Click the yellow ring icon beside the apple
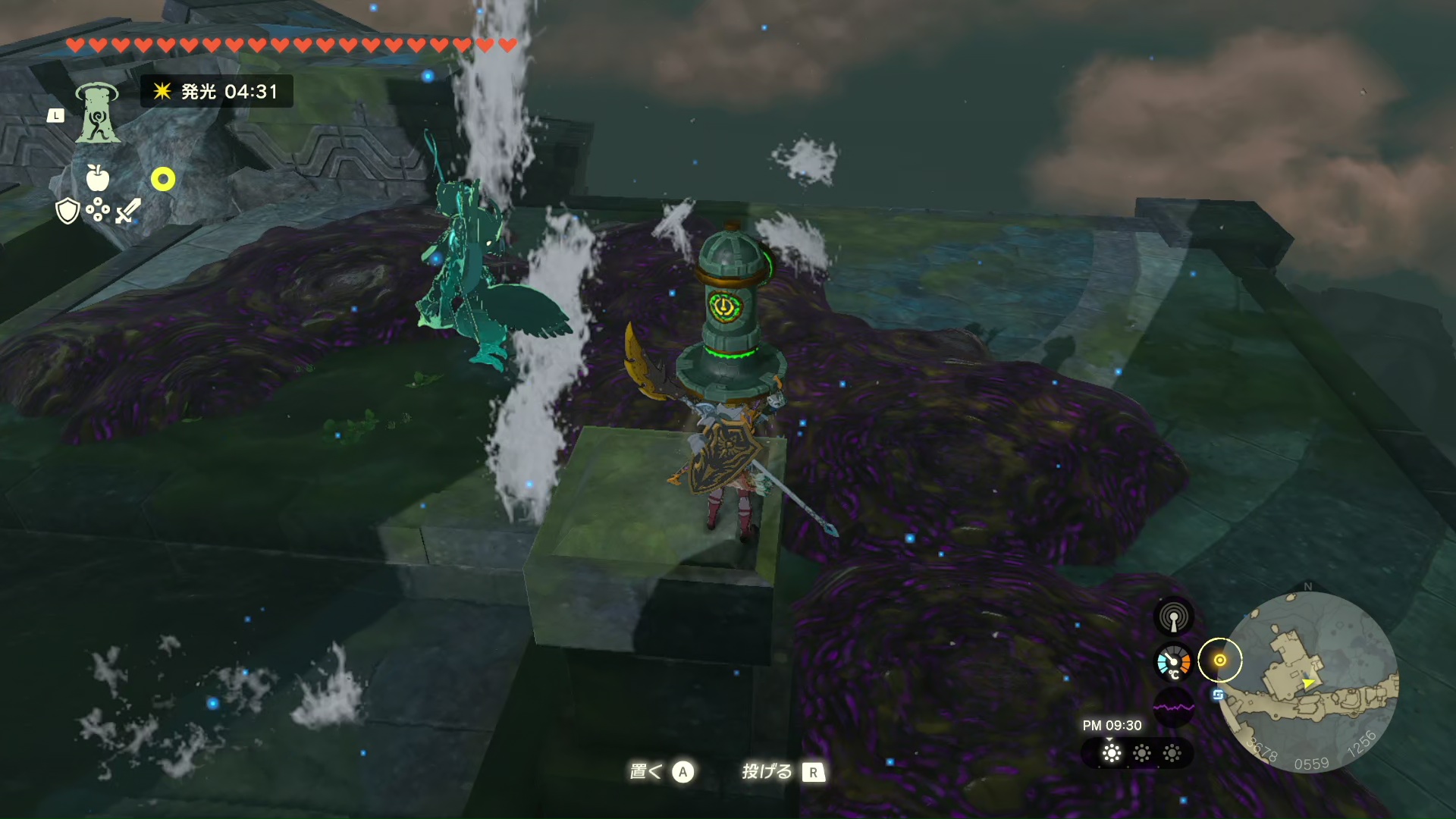 pyautogui.click(x=163, y=179)
